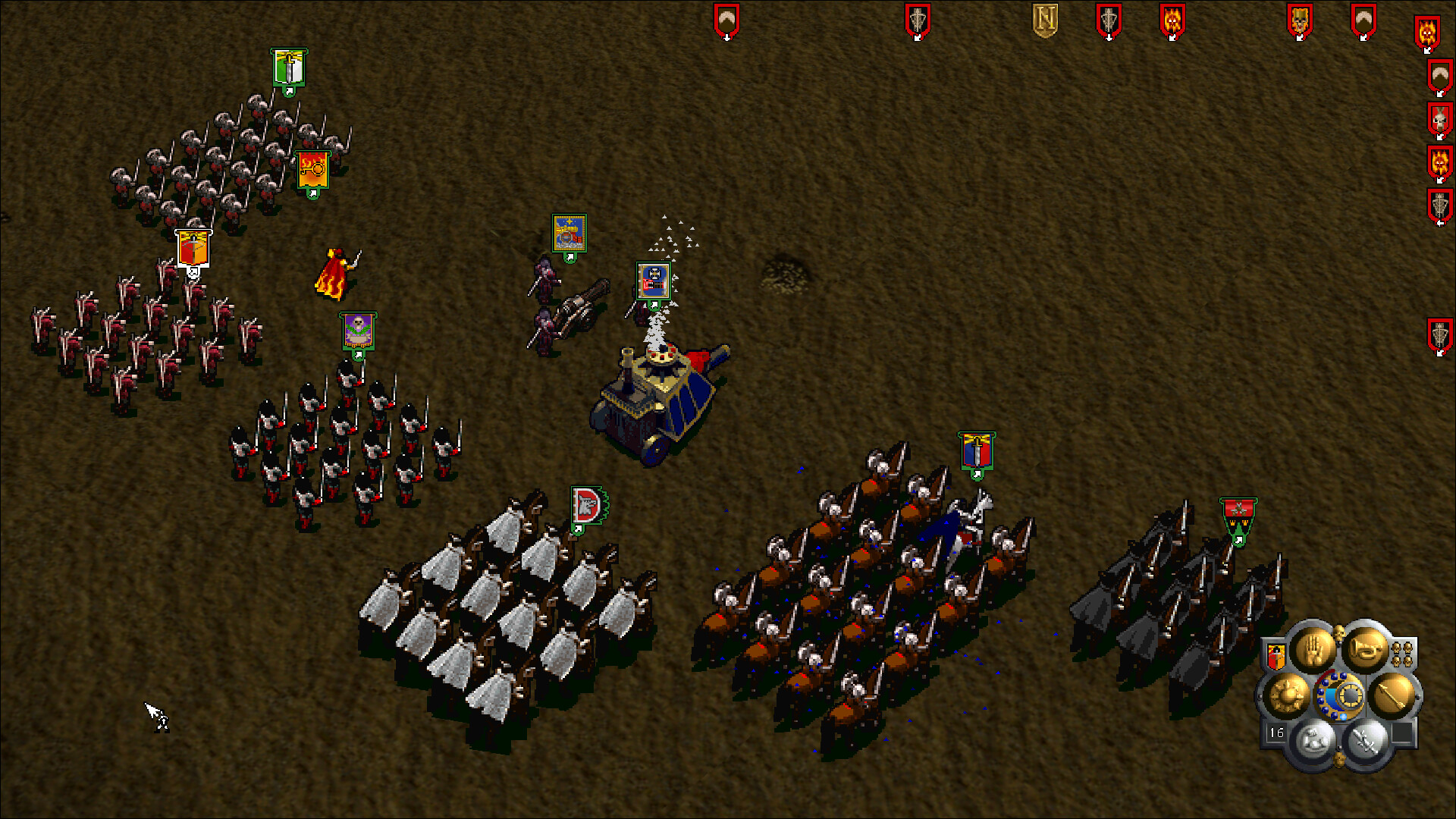Click the silver crossed swords icon
The image size is (1456, 819).
1364,738
